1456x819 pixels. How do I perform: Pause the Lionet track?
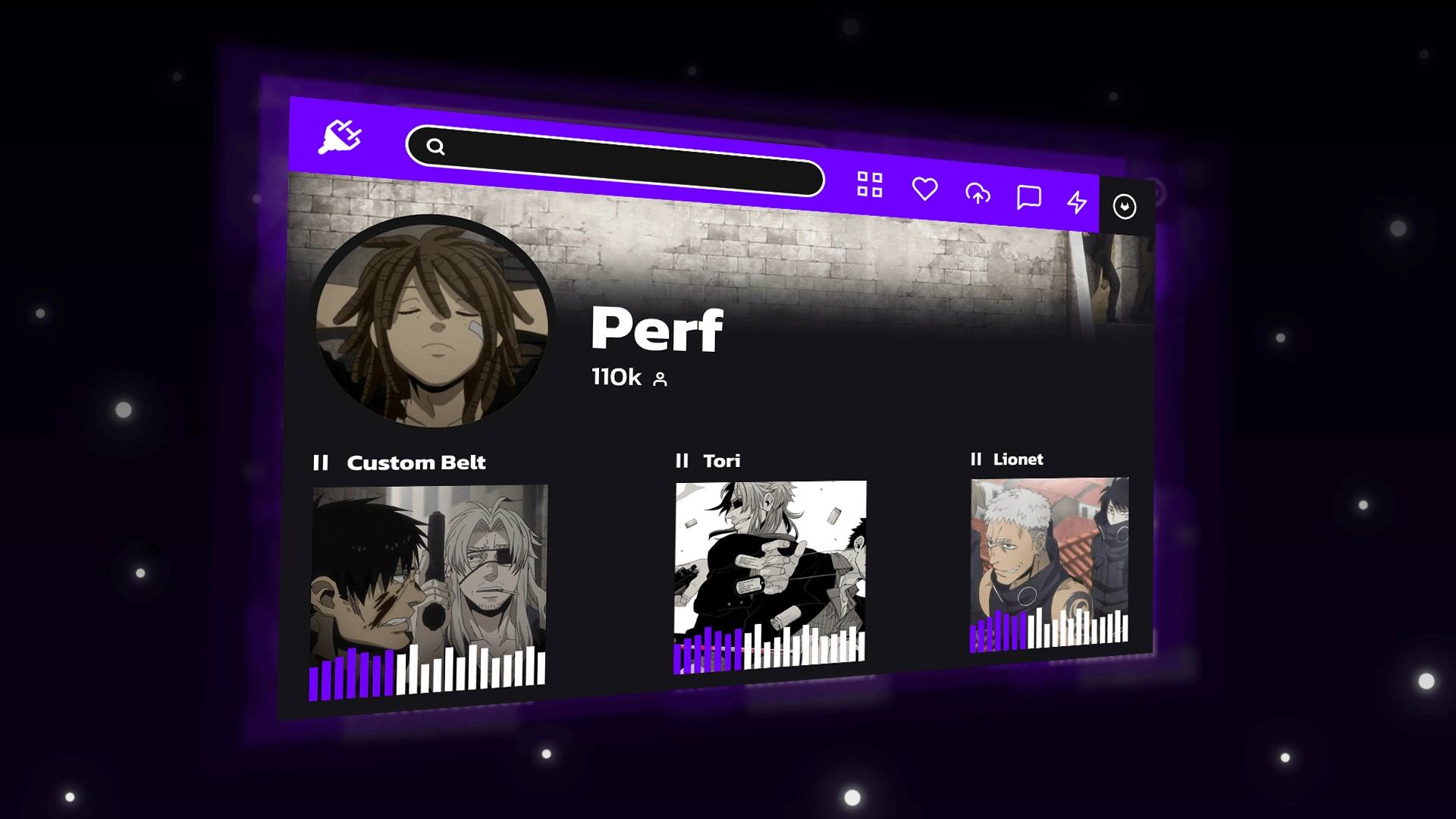(x=976, y=459)
